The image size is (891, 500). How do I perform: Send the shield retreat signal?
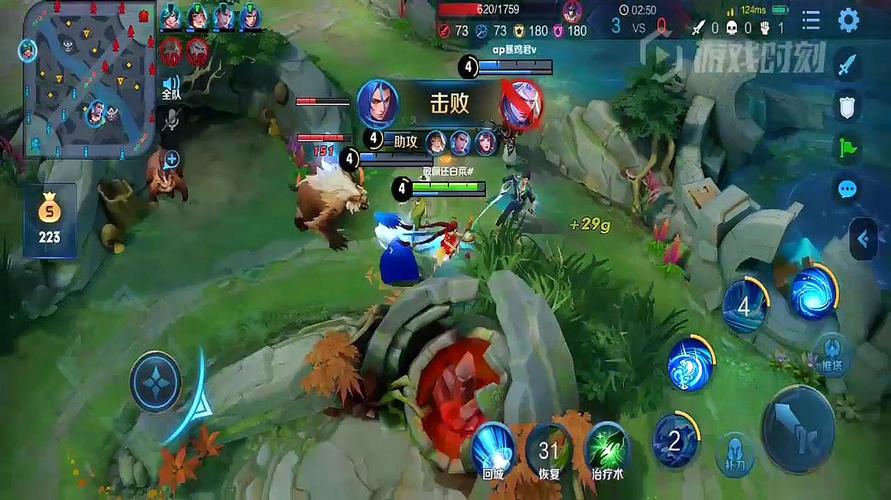(x=848, y=106)
